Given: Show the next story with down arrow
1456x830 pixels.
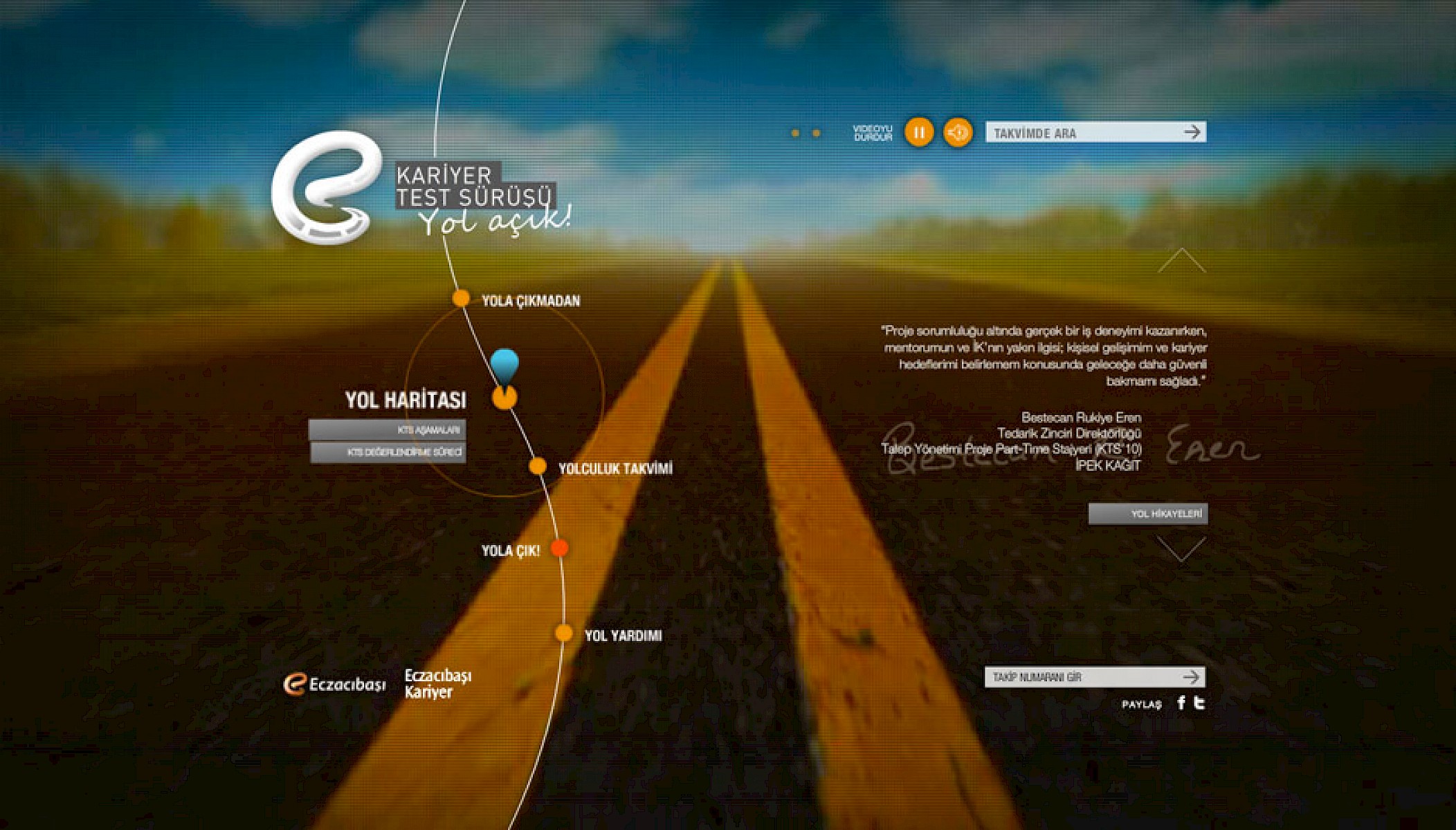Looking at the screenshot, I should 1181,549.
